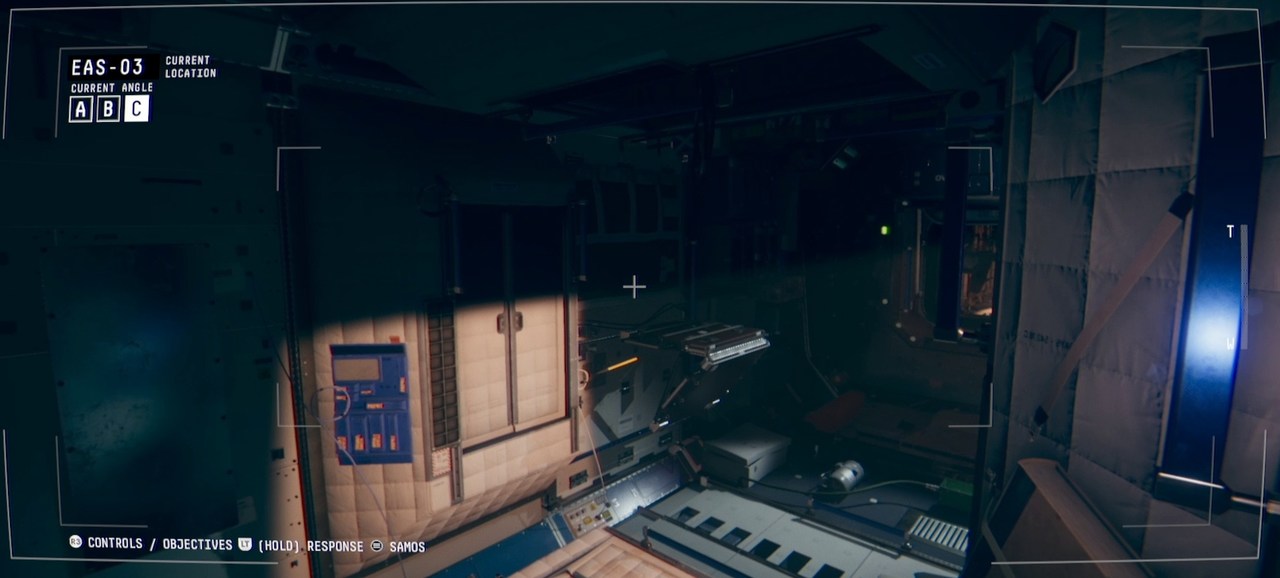Switch to camera angle B
Image resolution: width=1280 pixels, height=578 pixels.
pyautogui.click(x=108, y=109)
